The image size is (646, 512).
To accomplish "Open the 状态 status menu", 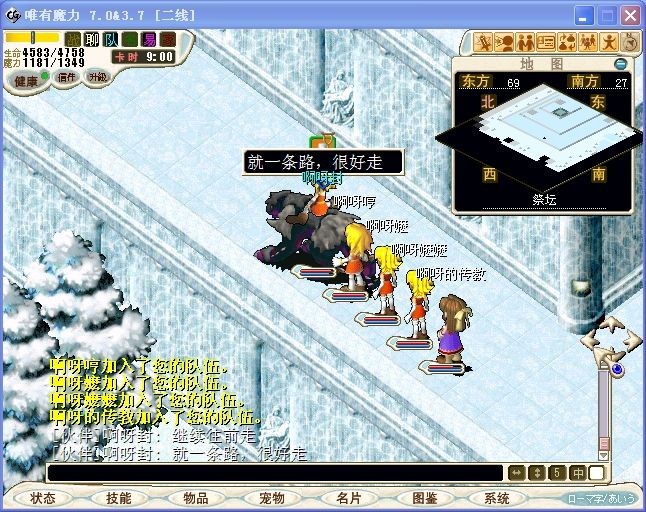I will pyautogui.click(x=43, y=497).
